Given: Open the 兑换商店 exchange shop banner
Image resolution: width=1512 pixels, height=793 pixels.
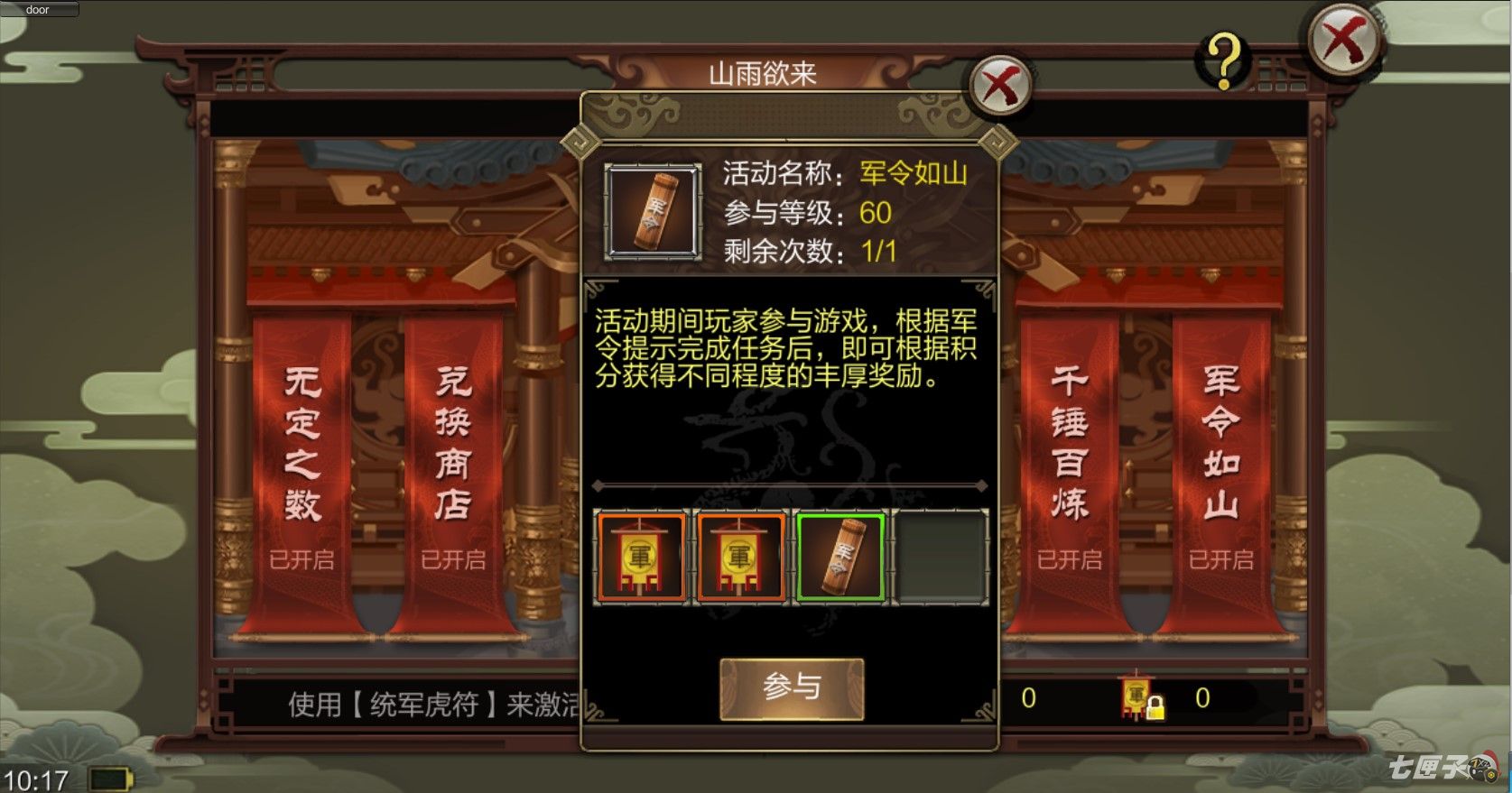Looking at the screenshot, I should click(453, 442).
